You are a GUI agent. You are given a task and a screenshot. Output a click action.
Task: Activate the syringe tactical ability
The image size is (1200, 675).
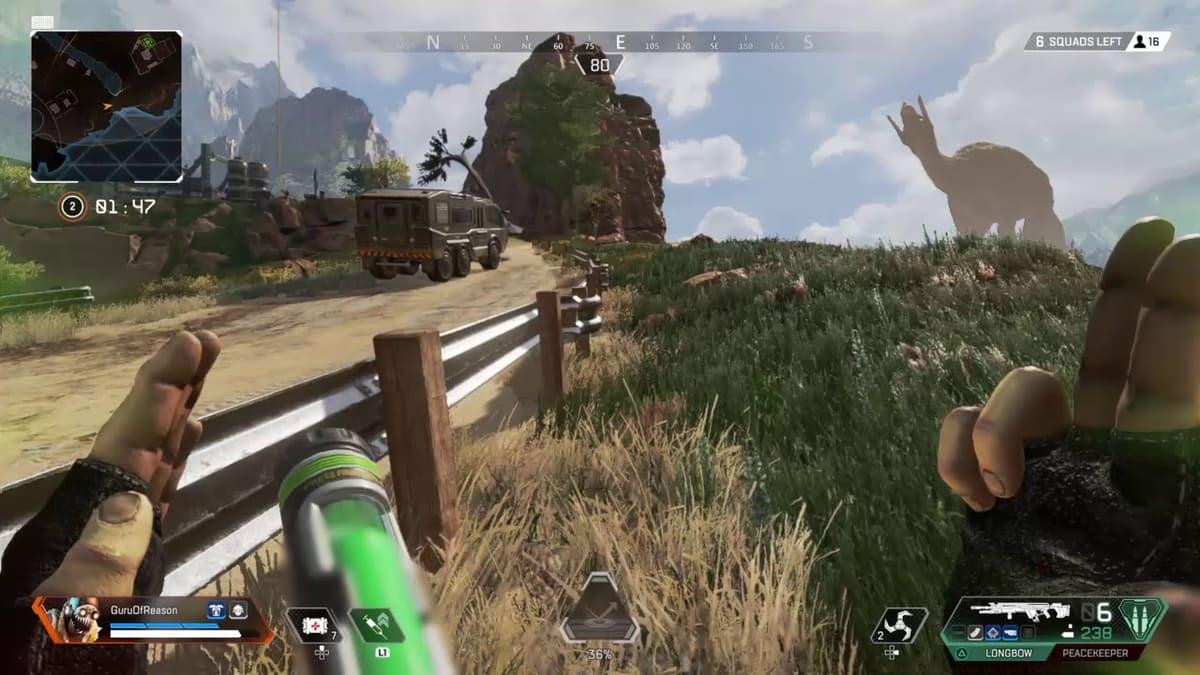(376, 625)
